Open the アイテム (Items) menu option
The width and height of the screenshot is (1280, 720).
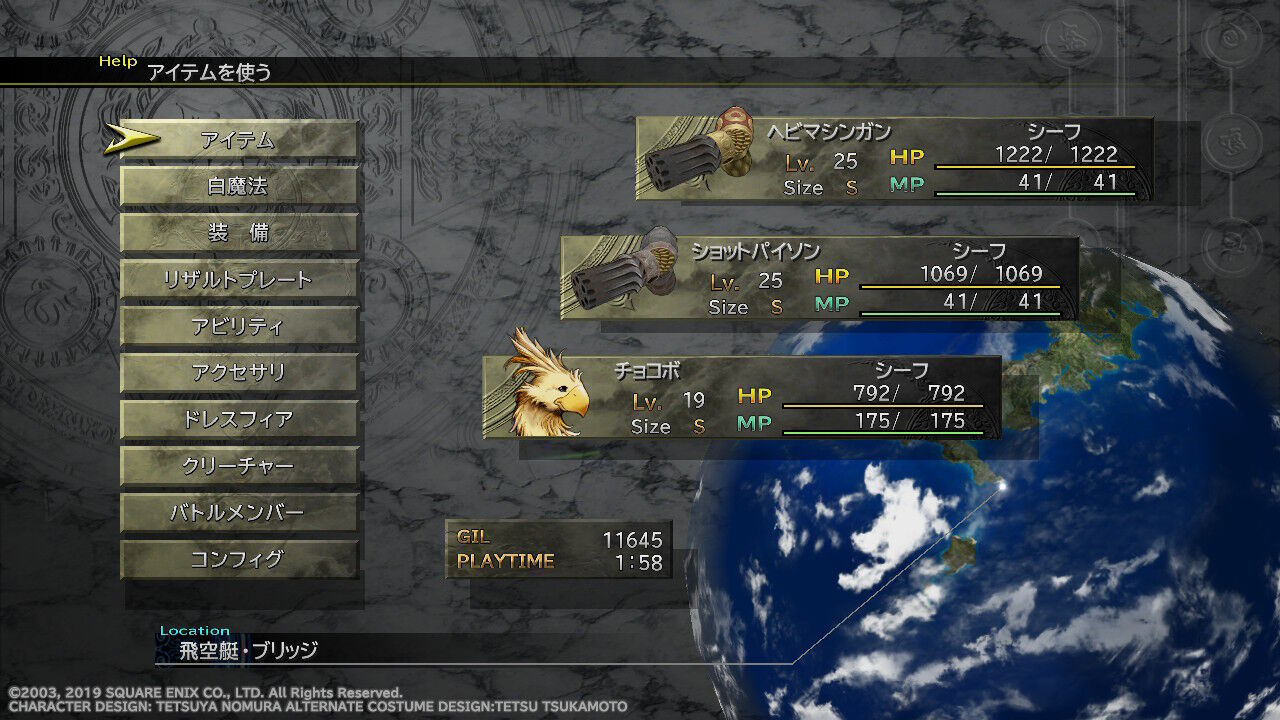click(240, 140)
